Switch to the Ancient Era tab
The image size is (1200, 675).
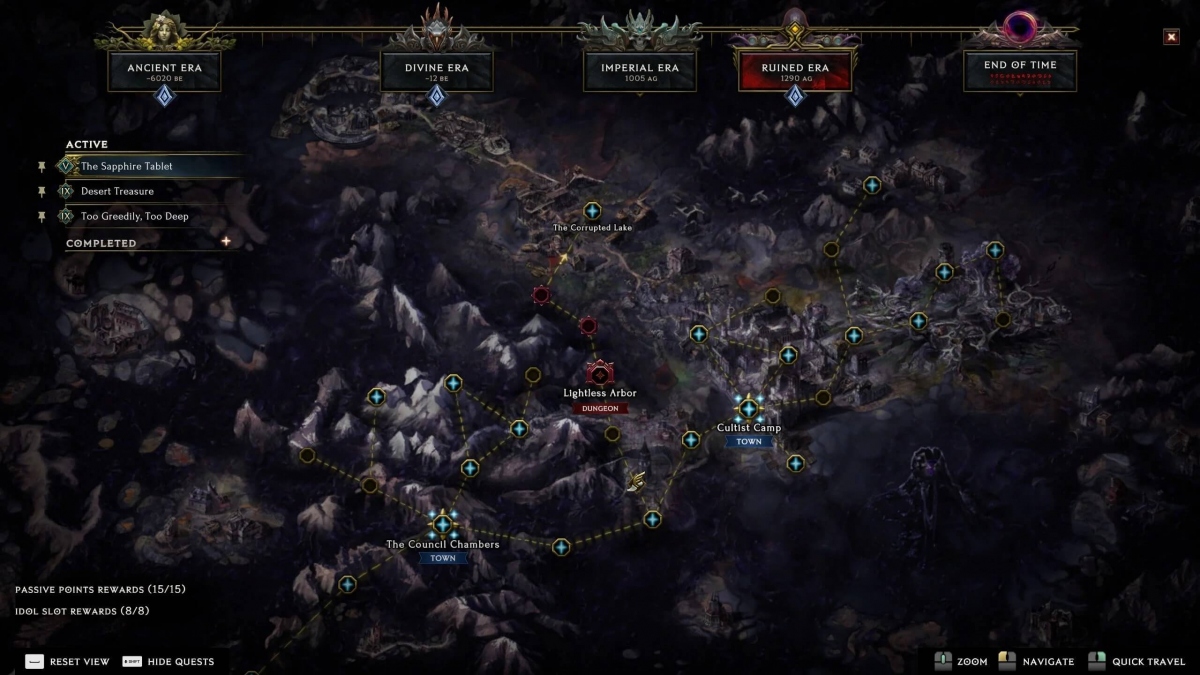(x=164, y=72)
